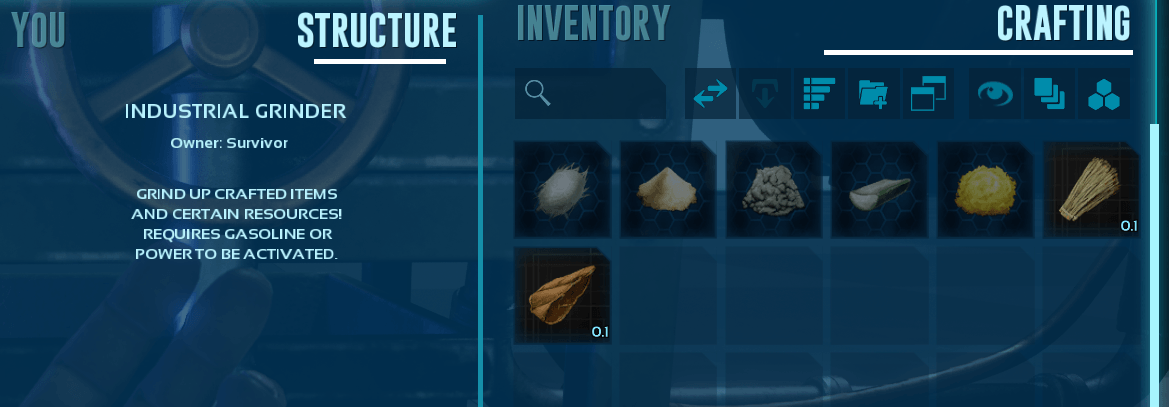Show the CRAFTING tab
This screenshot has height=407, width=1169.
[1063, 24]
